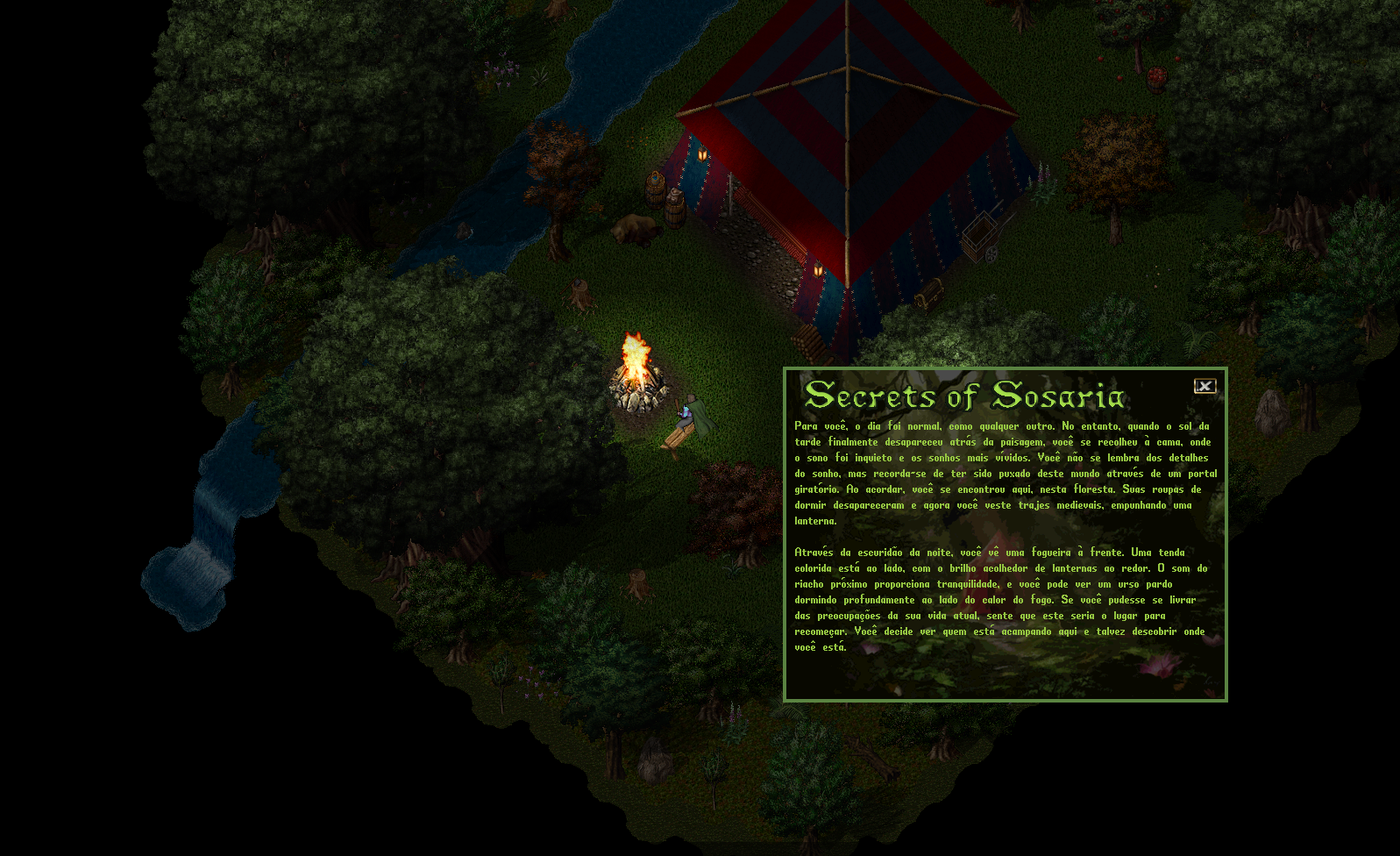Viewport: 1400px width, 856px height.
Task: Close the Secrets of Sosaria intro window
Action: 1205,386
